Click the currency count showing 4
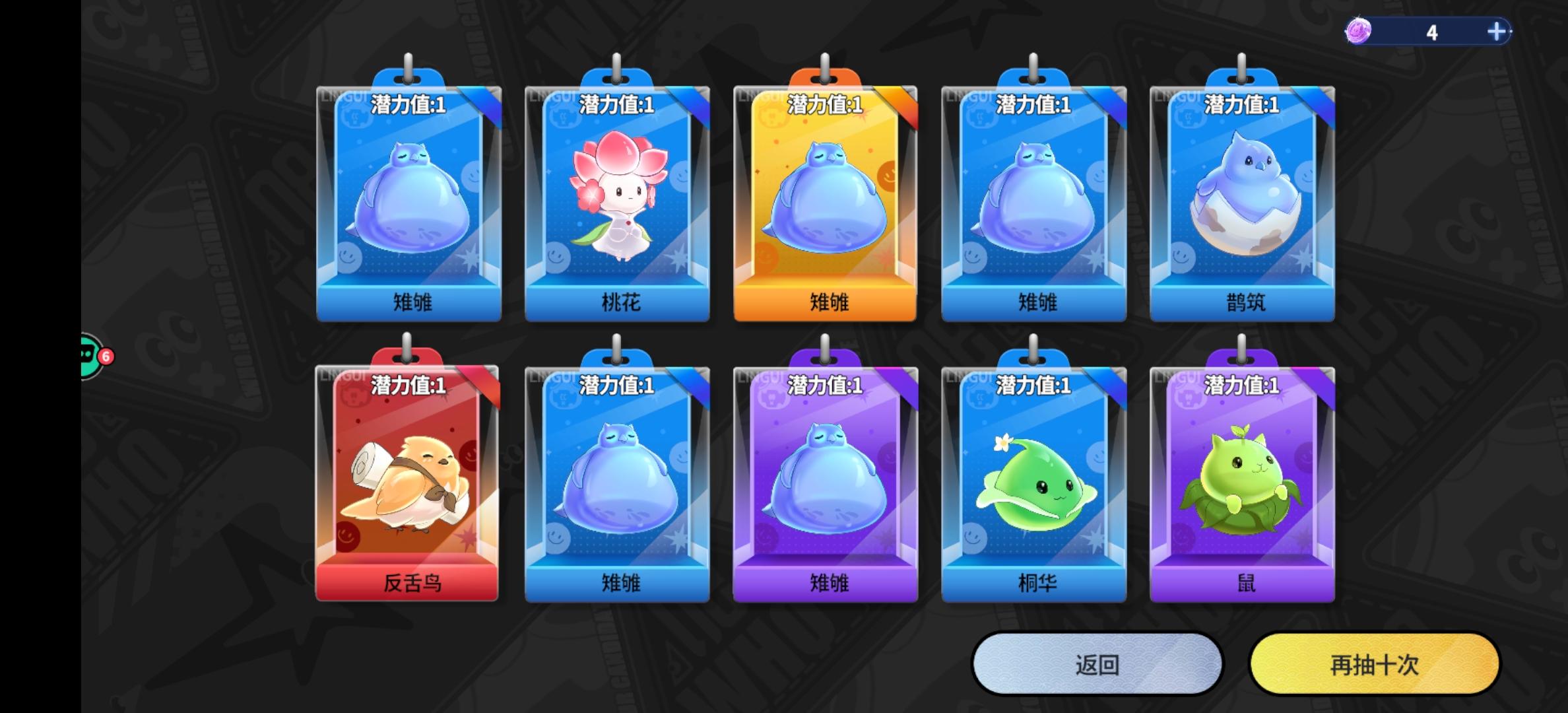The width and height of the screenshot is (1568, 713). coord(1431,31)
